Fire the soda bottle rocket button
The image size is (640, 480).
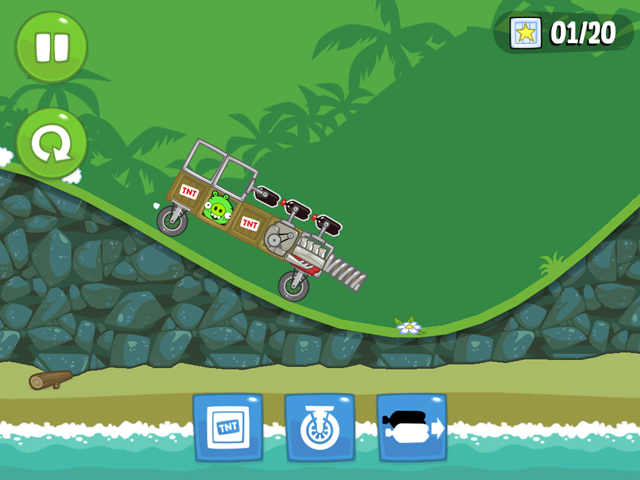412,427
